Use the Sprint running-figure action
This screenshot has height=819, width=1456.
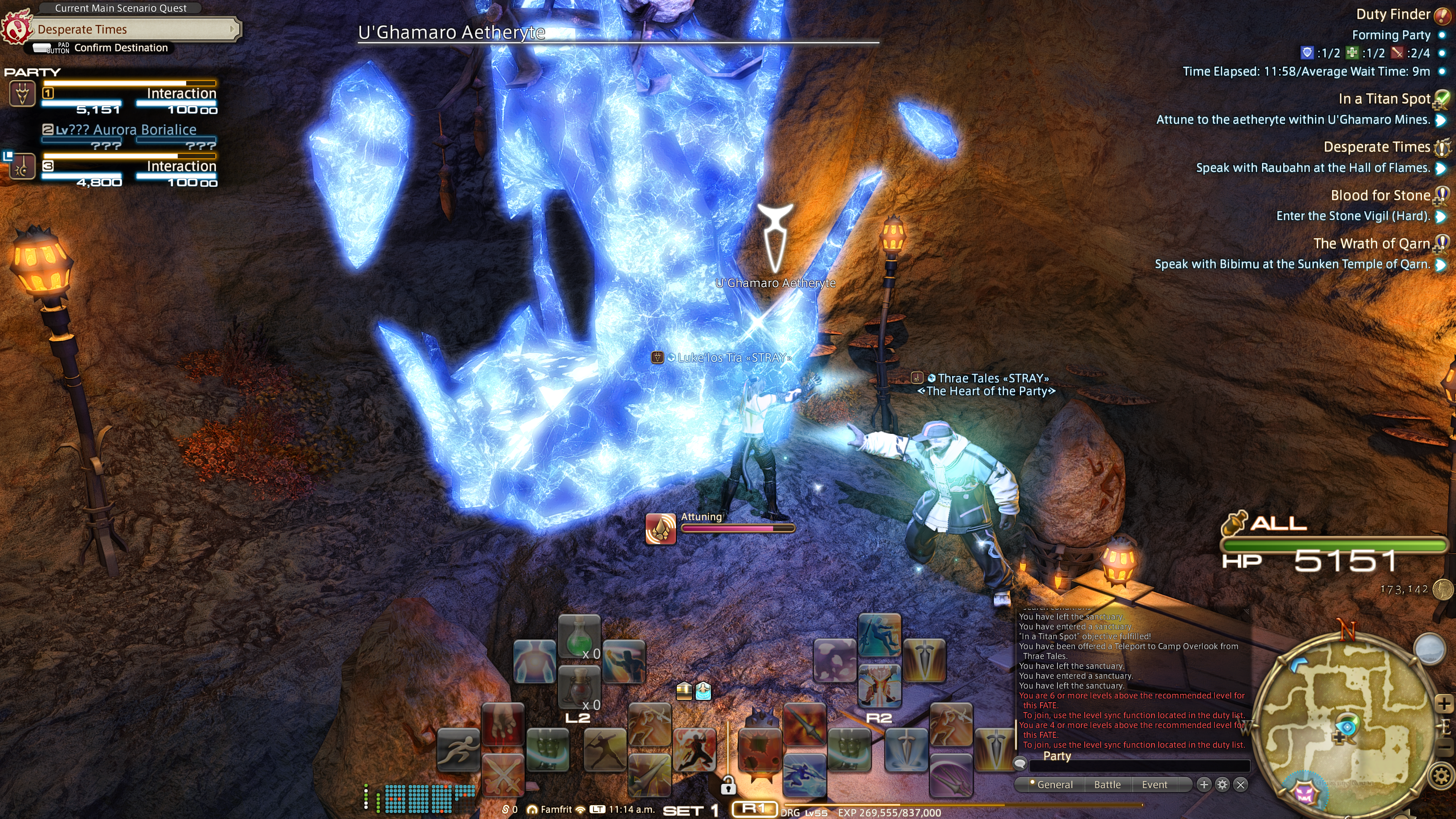click(x=458, y=750)
